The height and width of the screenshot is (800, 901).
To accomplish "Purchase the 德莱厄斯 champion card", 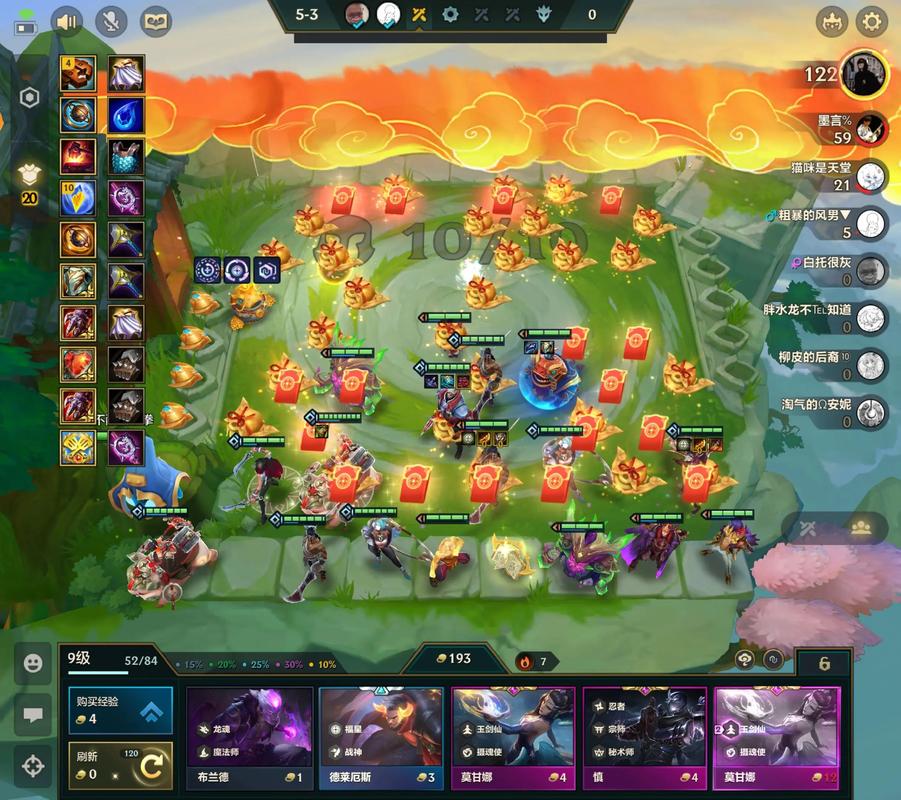I will [x=381, y=740].
